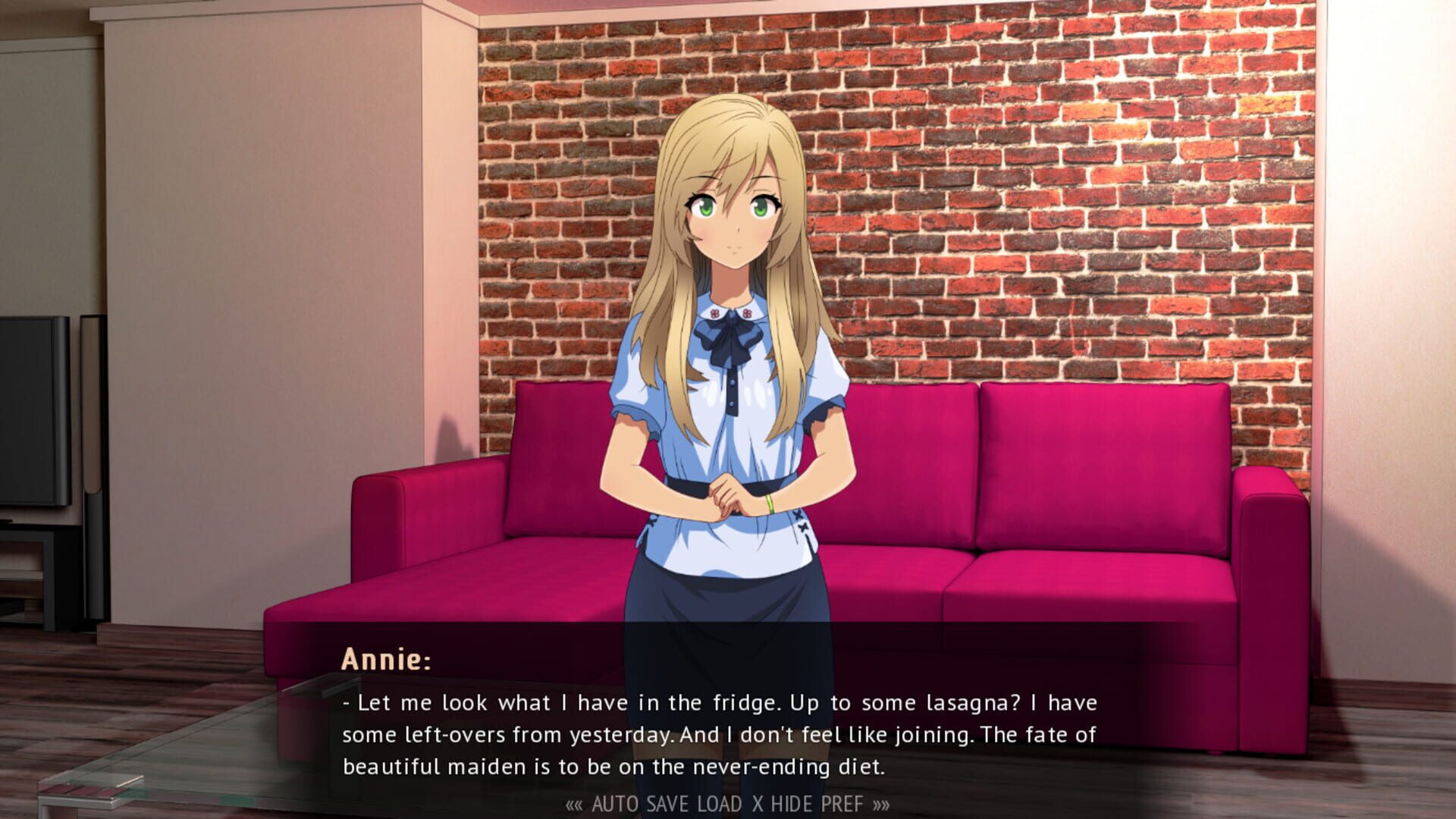The height and width of the screenshot is (819, 1456).
Task: Open game preferences via PREF
Action: 843,802
